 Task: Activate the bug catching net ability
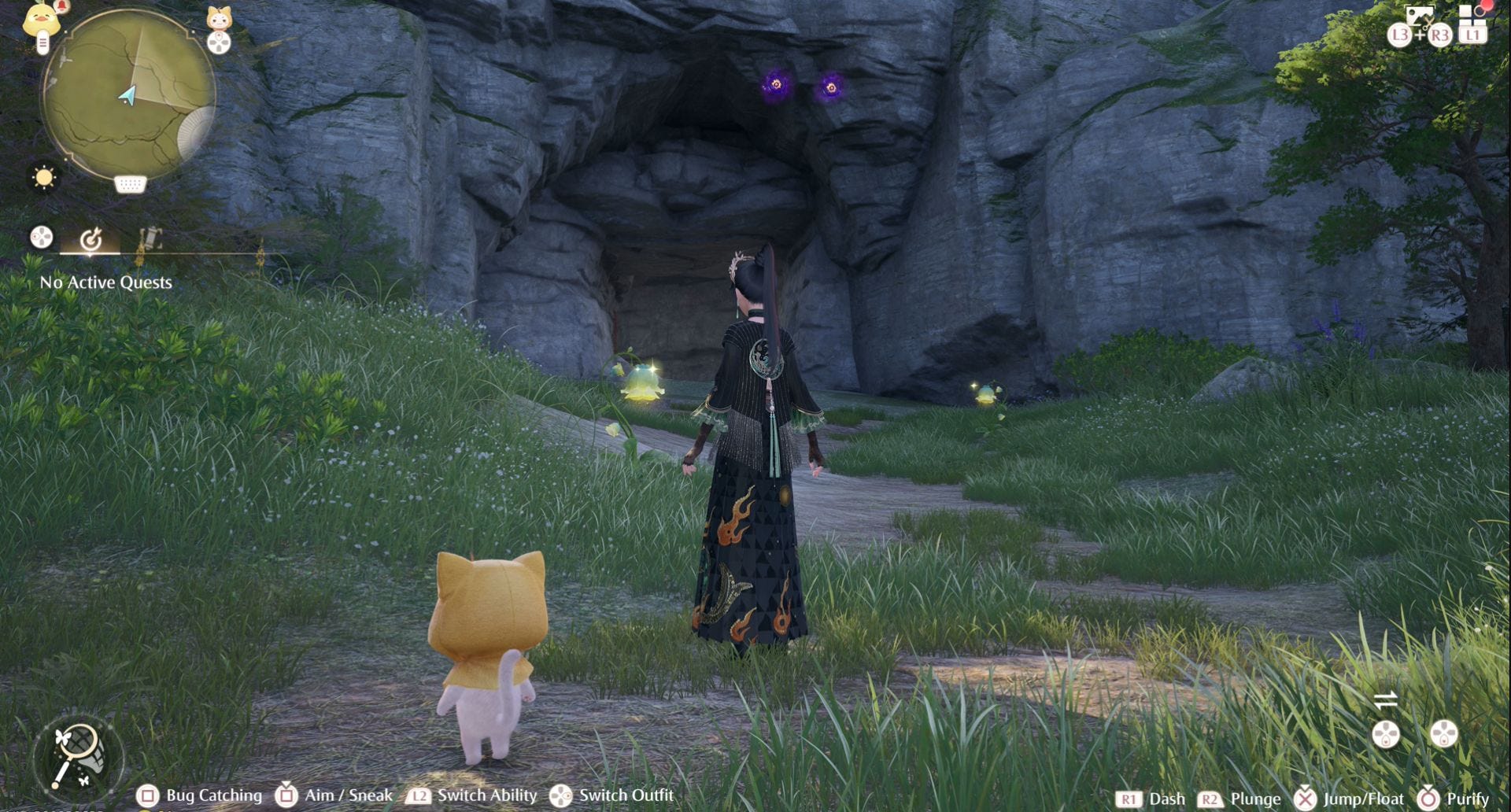[x=78, y=756]
